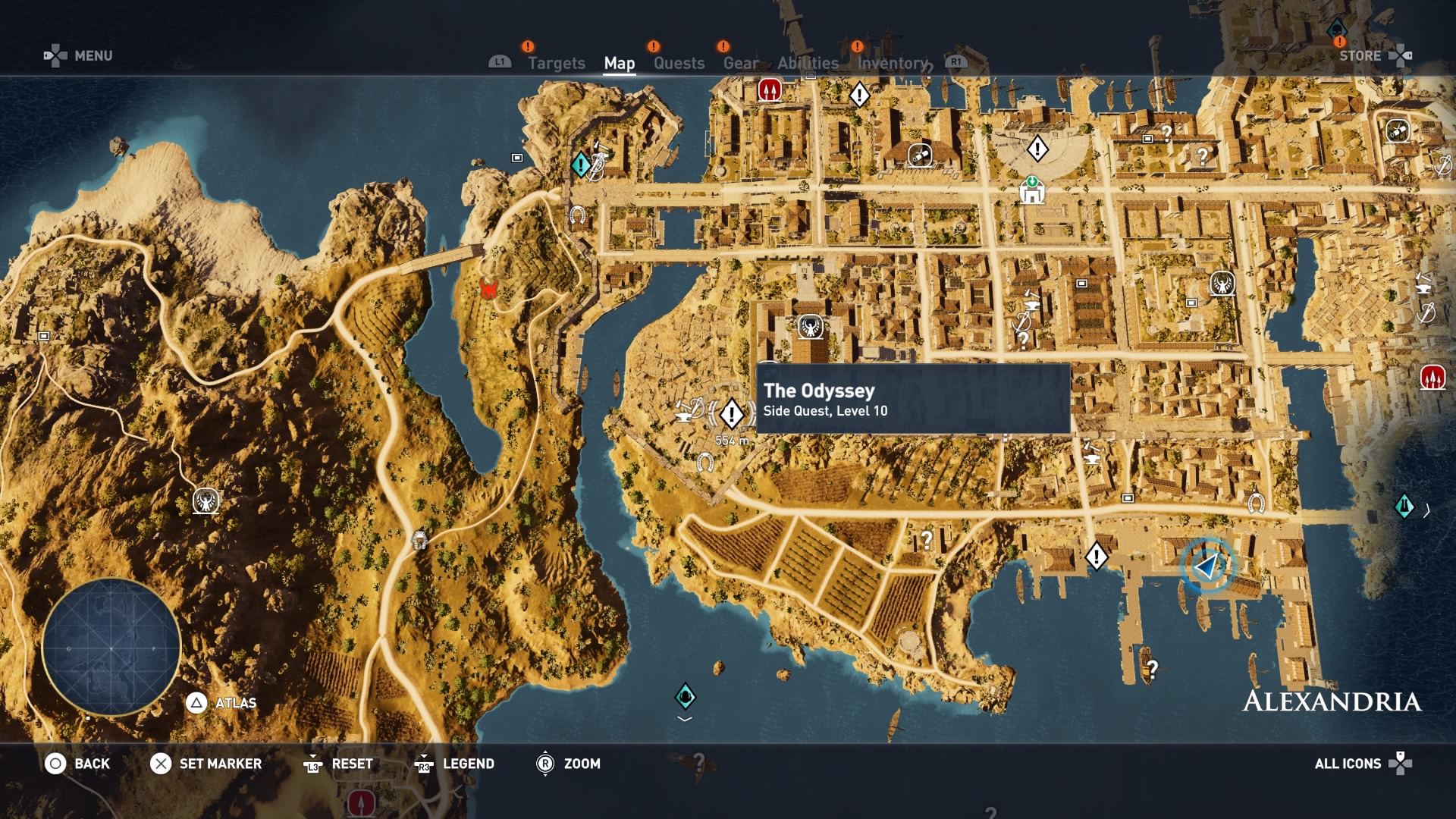This screenshot has height=819, width=1456.
Task: Click the shop icon with the green arrow
Action: 1033,191
